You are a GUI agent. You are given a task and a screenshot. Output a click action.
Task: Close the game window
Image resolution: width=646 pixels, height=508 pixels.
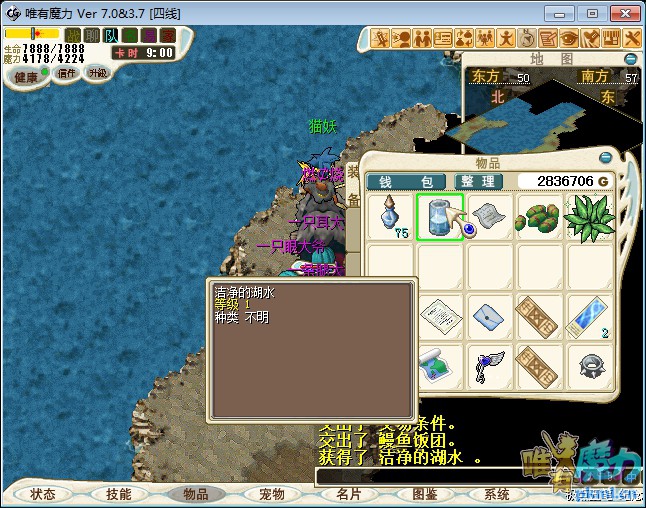(624, 14)
